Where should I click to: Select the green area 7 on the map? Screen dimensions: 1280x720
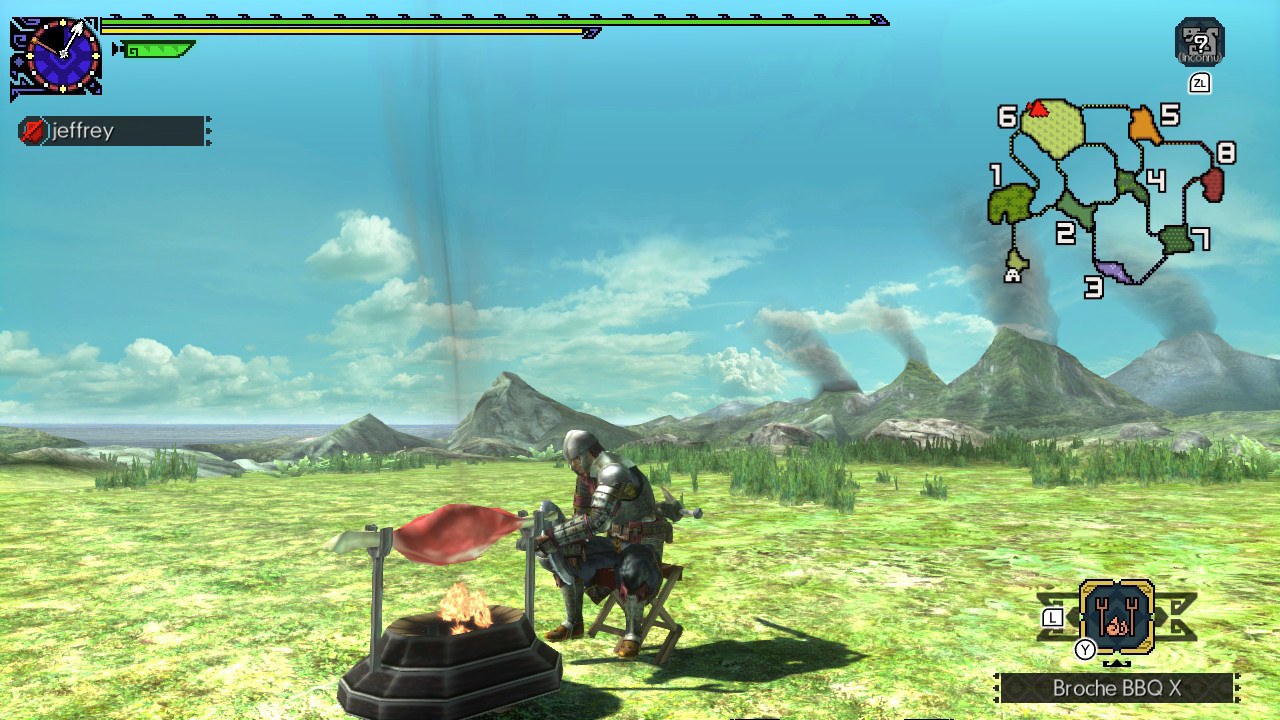click(x=1176, y=239)
